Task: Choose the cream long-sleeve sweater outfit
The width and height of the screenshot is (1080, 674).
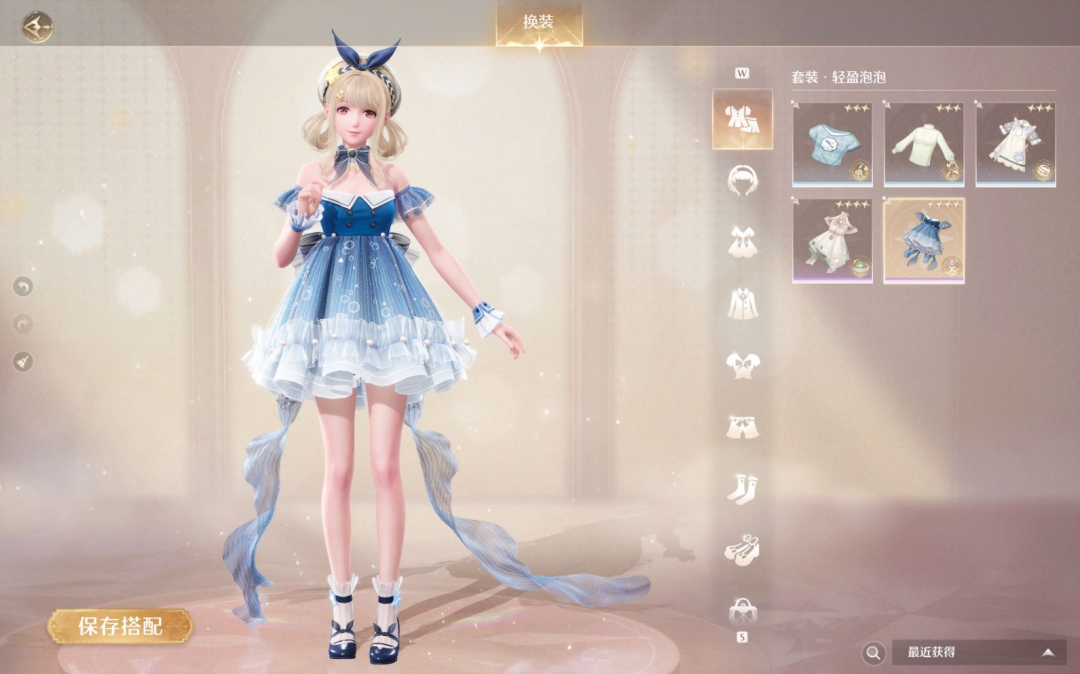Action: point(924,144)
